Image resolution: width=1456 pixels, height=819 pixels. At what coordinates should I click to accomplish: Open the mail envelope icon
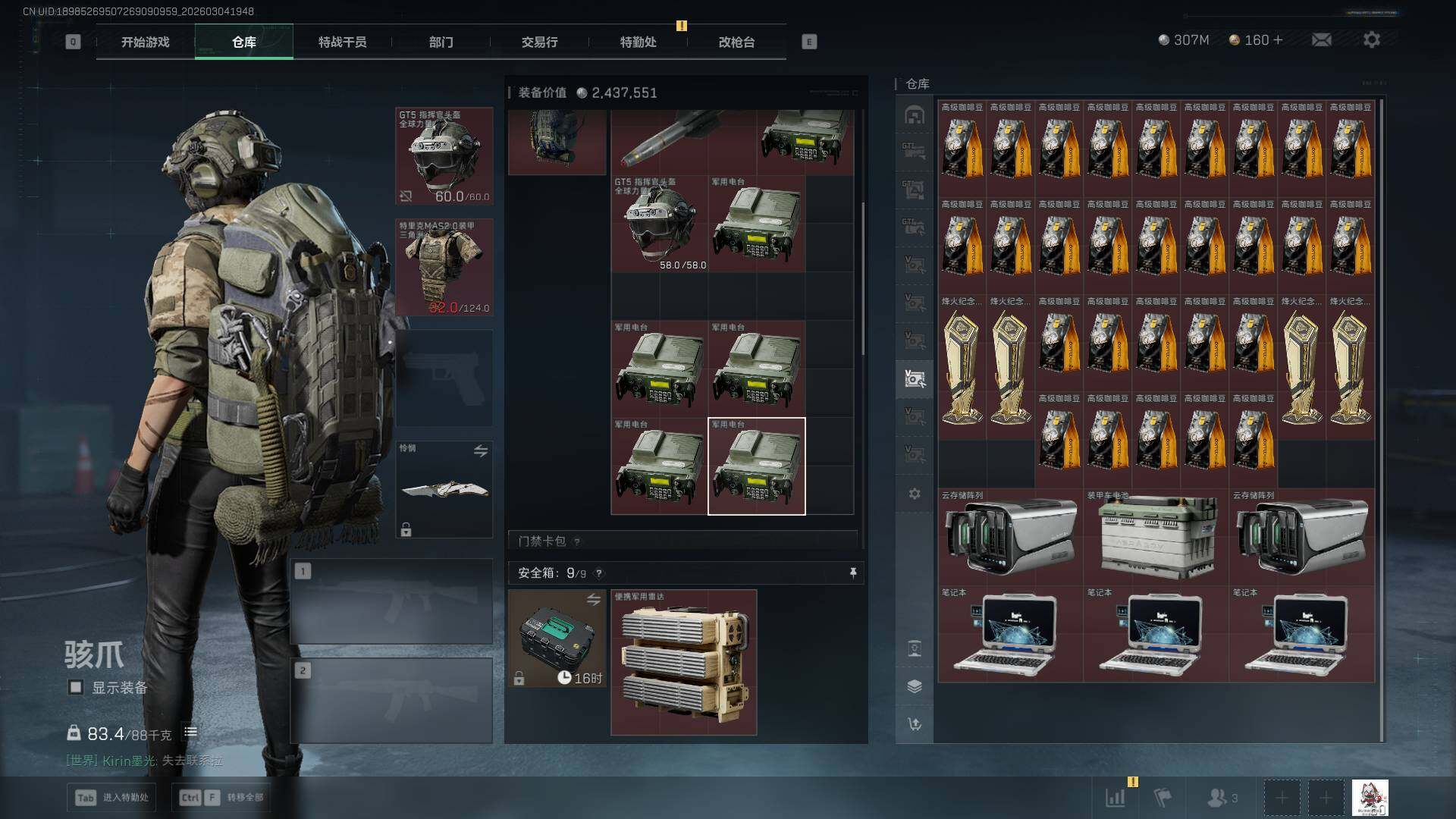pyautogui.click(x=1321, y=39)
